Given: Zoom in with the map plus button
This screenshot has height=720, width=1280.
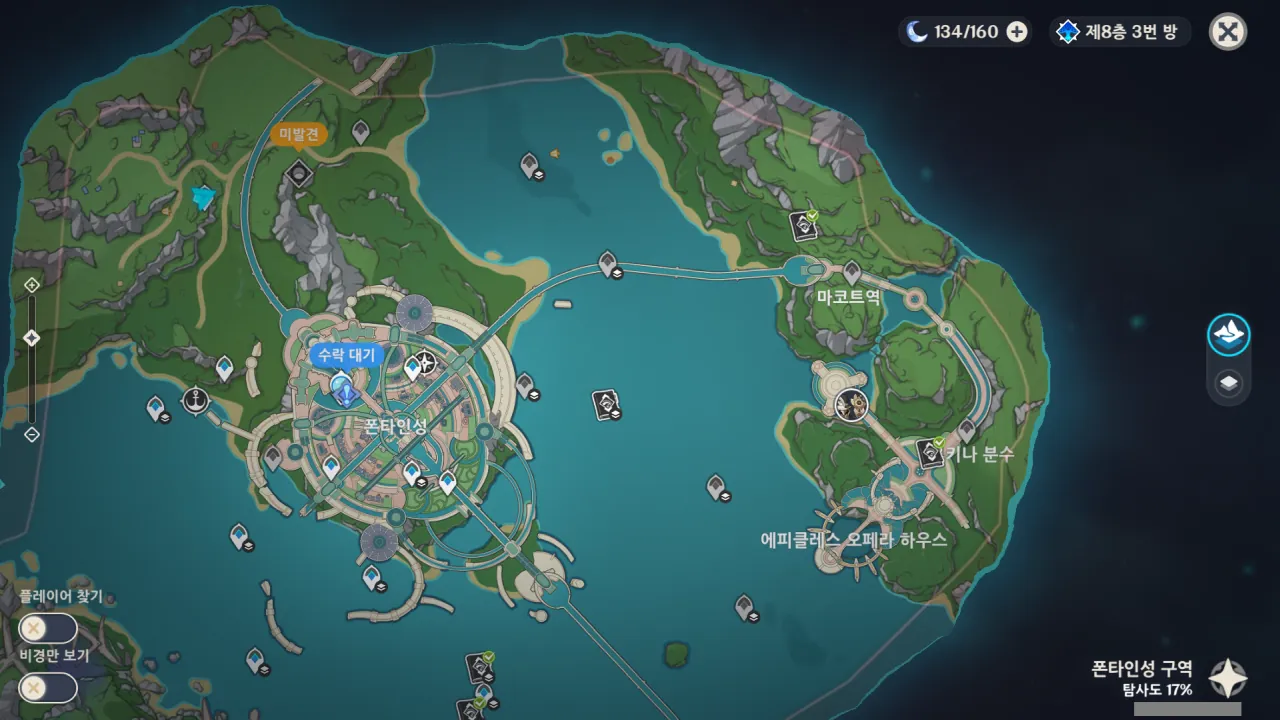Looking at the screenshot, I should click(32, 284).
